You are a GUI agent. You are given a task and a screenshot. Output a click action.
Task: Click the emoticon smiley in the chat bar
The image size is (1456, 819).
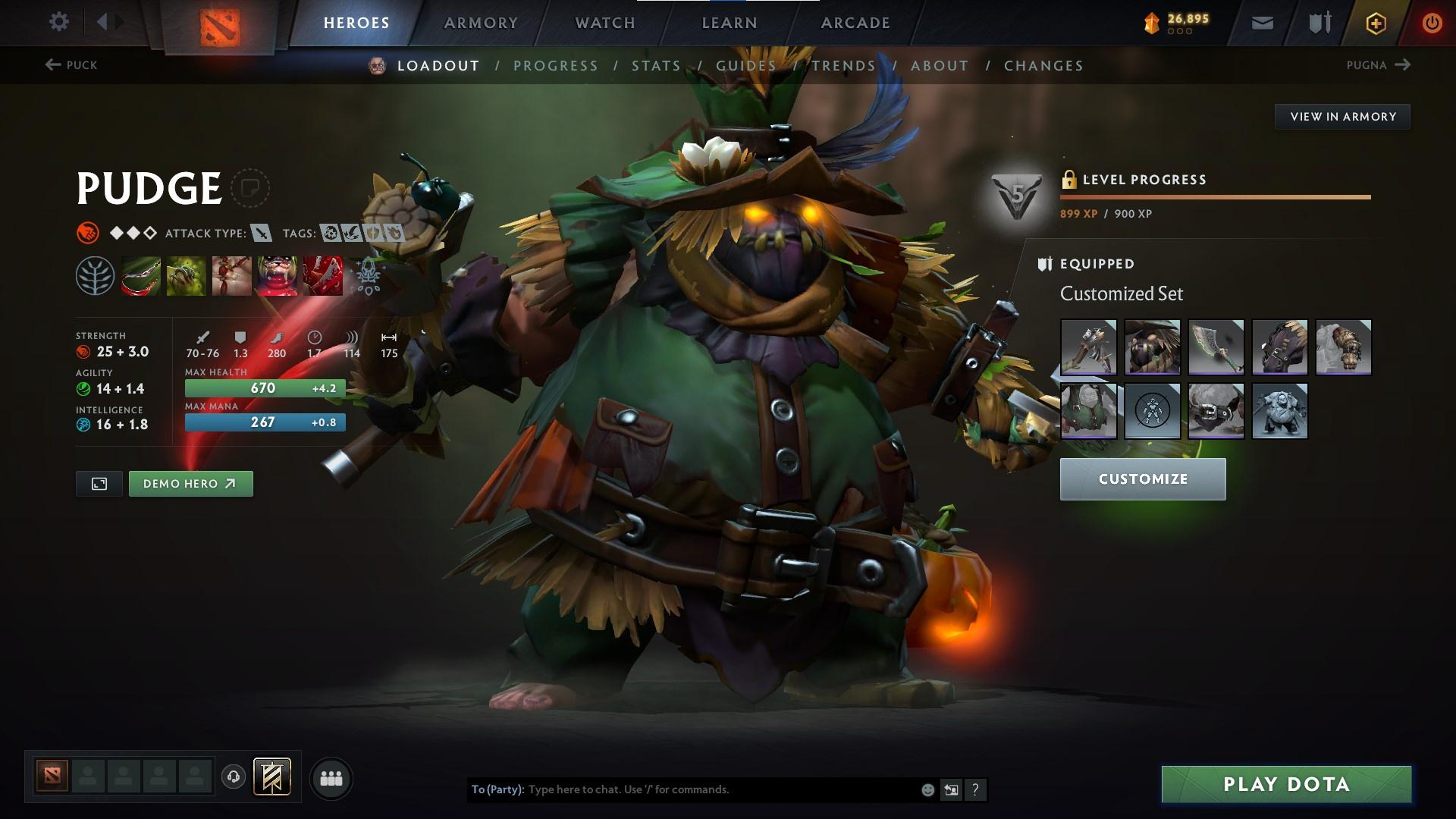[x=927, y=789]
